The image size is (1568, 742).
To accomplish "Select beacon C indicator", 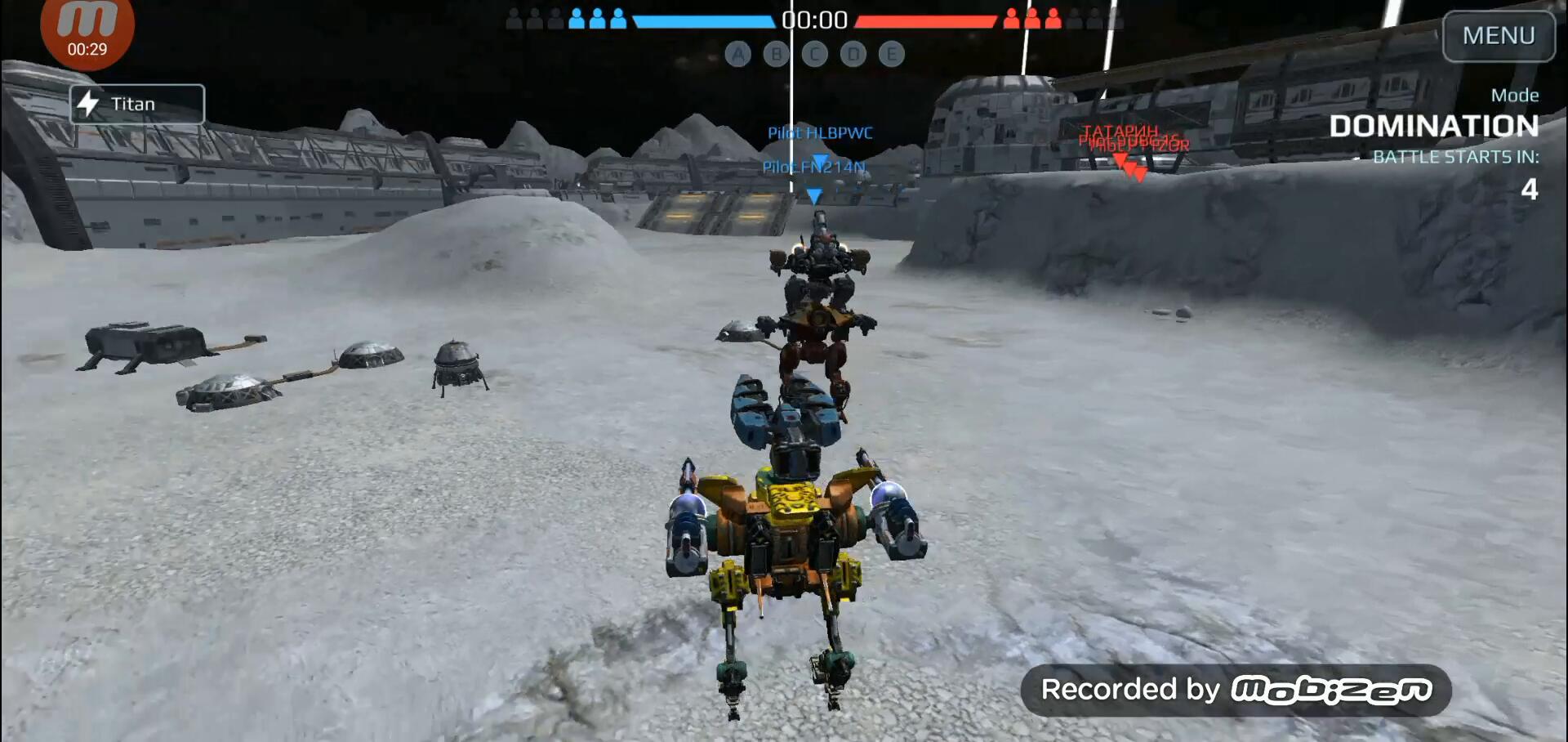I will (815, 55).
